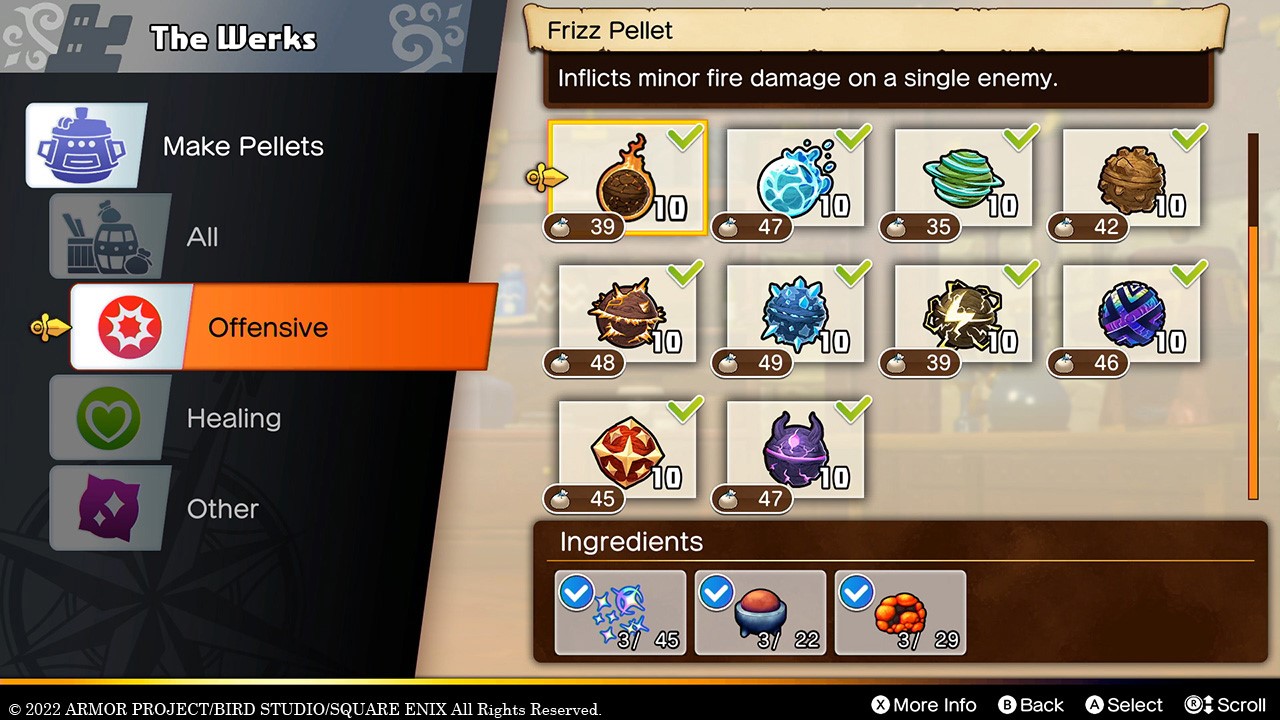The height and width of the screenshot is (720, 1280).
Task: Choose the purple and blue swirled pellet
Action: [x=1132, y=316]
